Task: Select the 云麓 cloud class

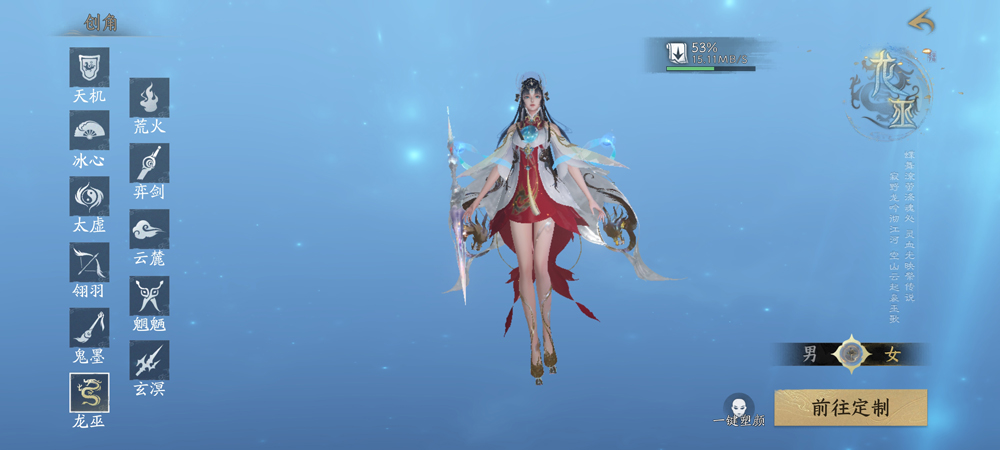Action: 149,229
